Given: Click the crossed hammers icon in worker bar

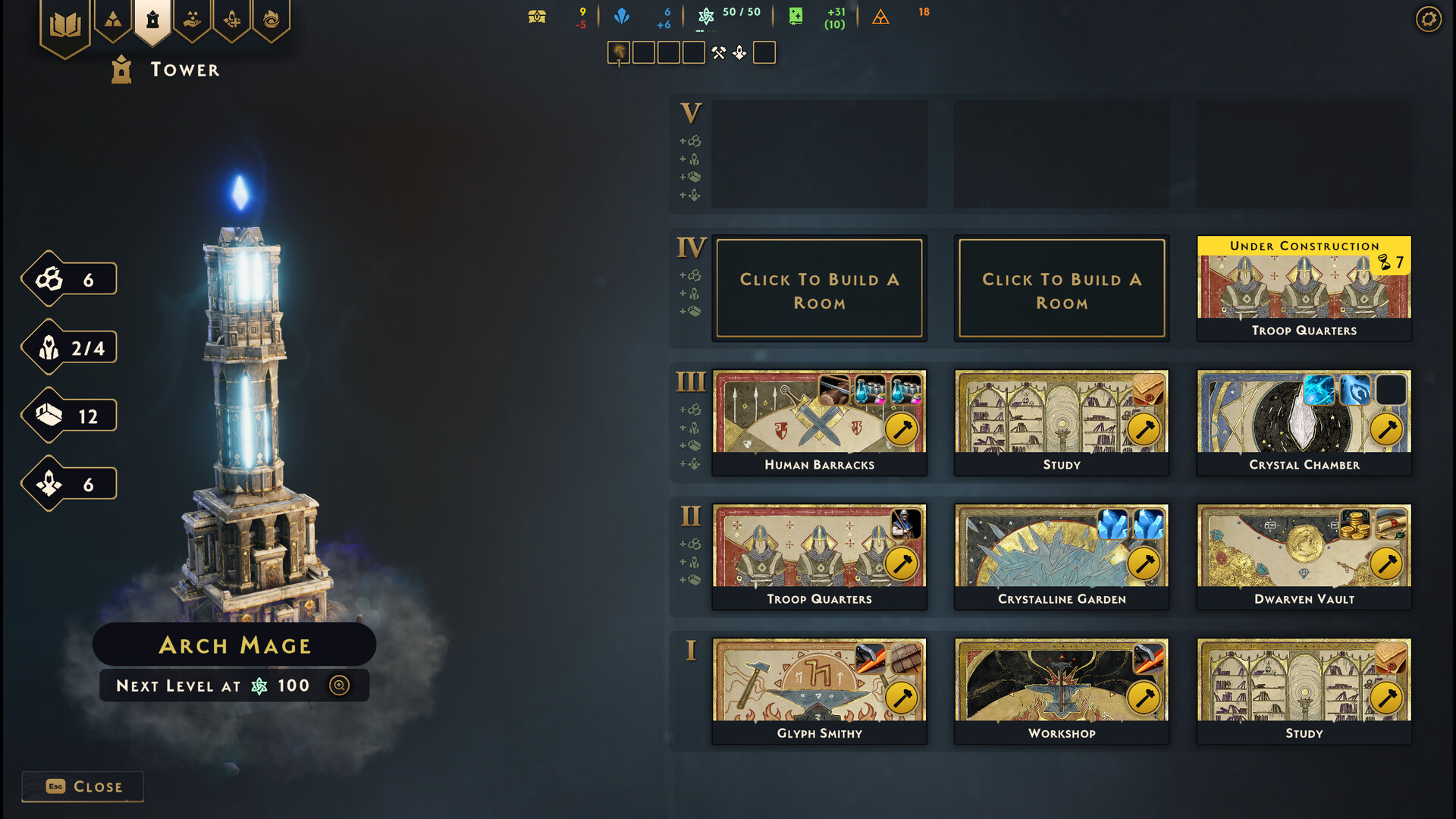Looking at the screenshot, I should click(719, 52).
